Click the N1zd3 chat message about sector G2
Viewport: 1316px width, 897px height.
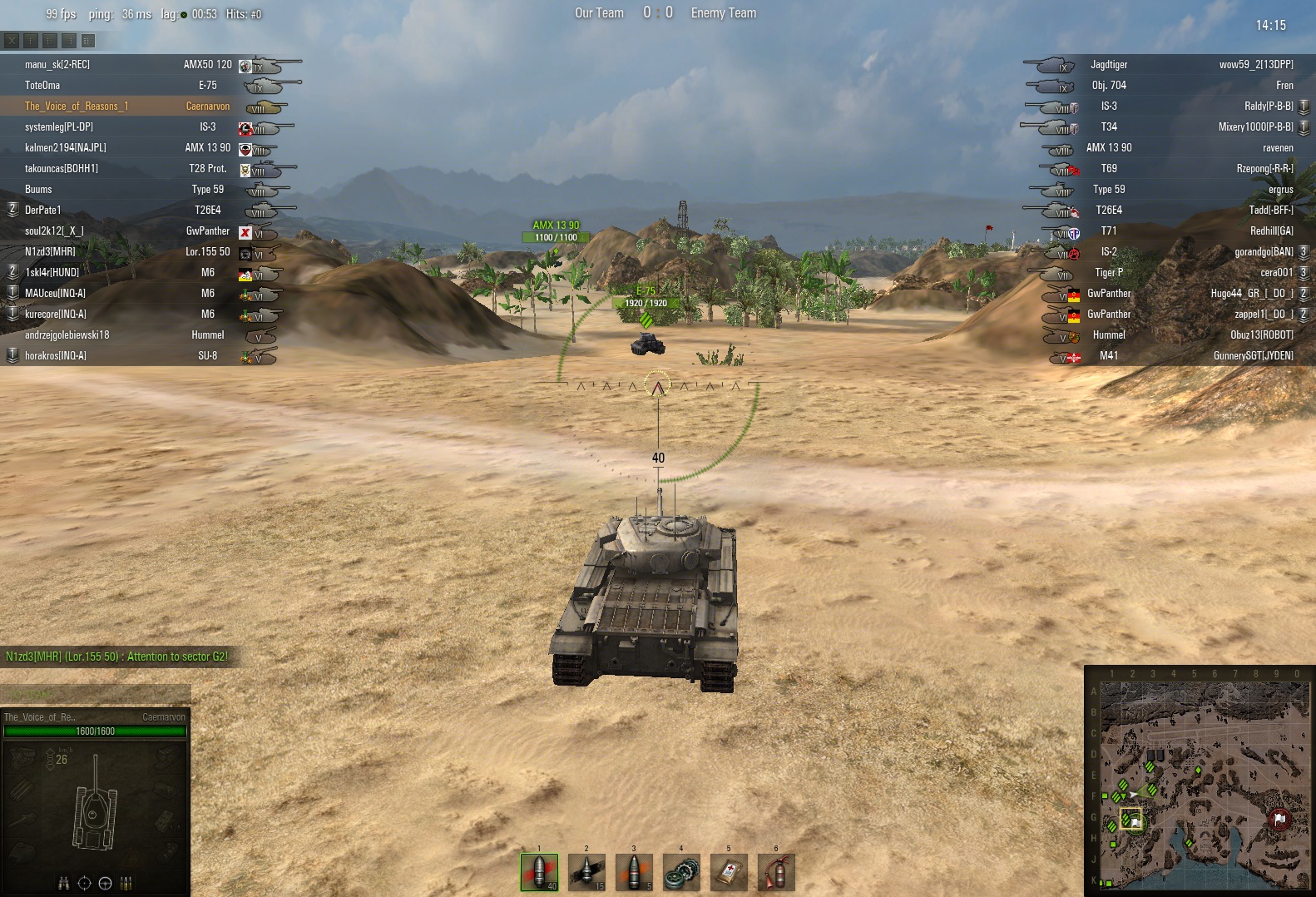point(116,657)
